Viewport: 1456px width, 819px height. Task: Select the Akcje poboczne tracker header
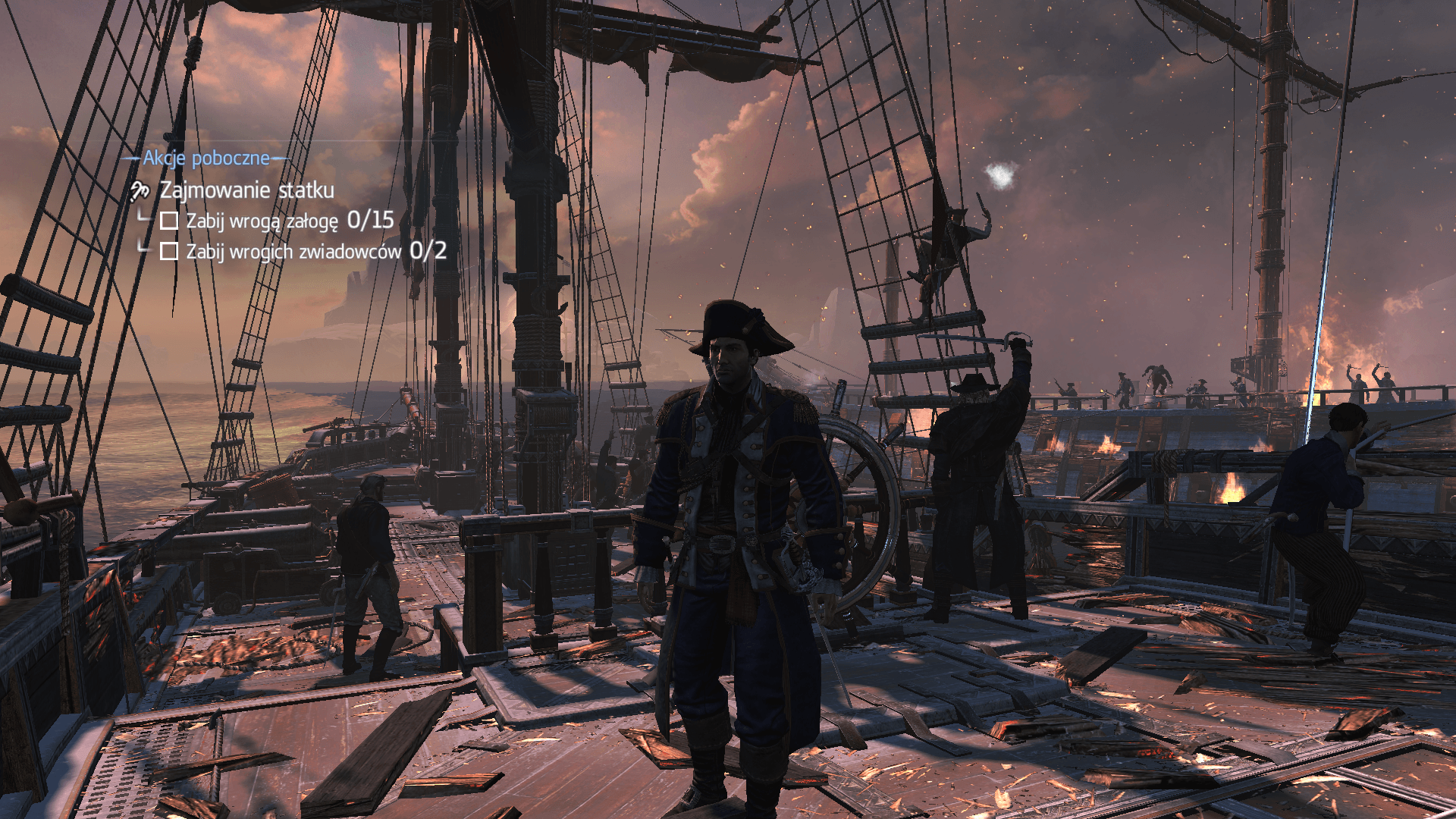click(x=206, y=158)
